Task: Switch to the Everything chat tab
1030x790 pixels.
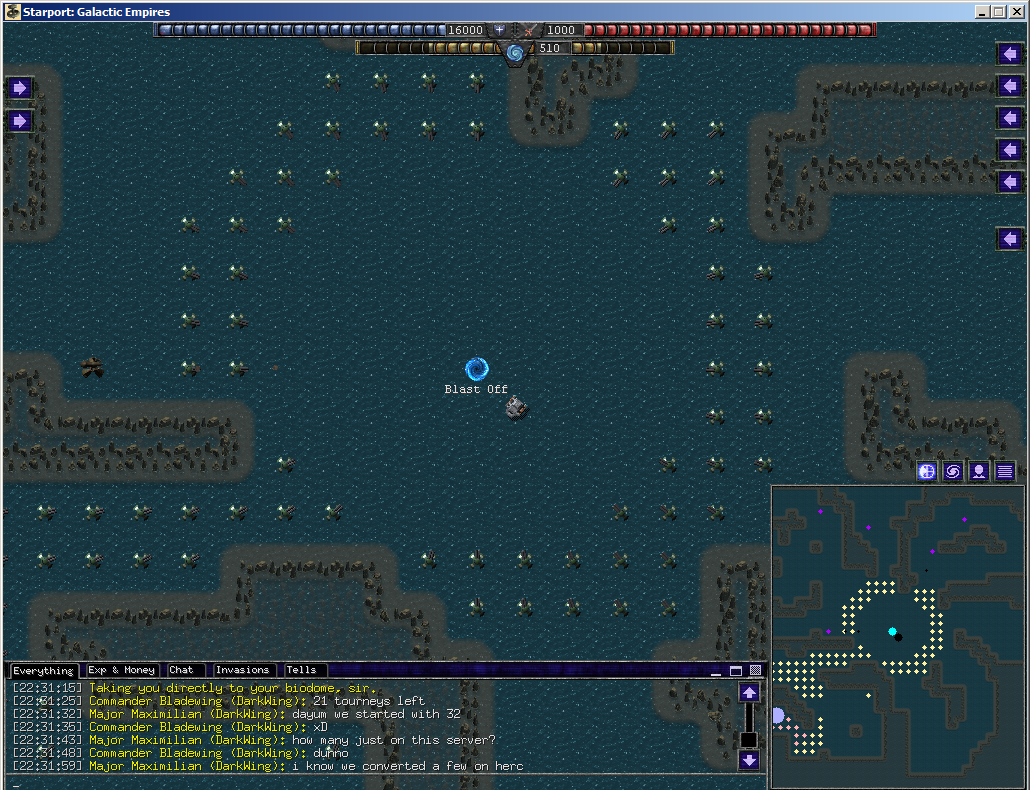Action: pyautogui.click(x=43, y=670)
